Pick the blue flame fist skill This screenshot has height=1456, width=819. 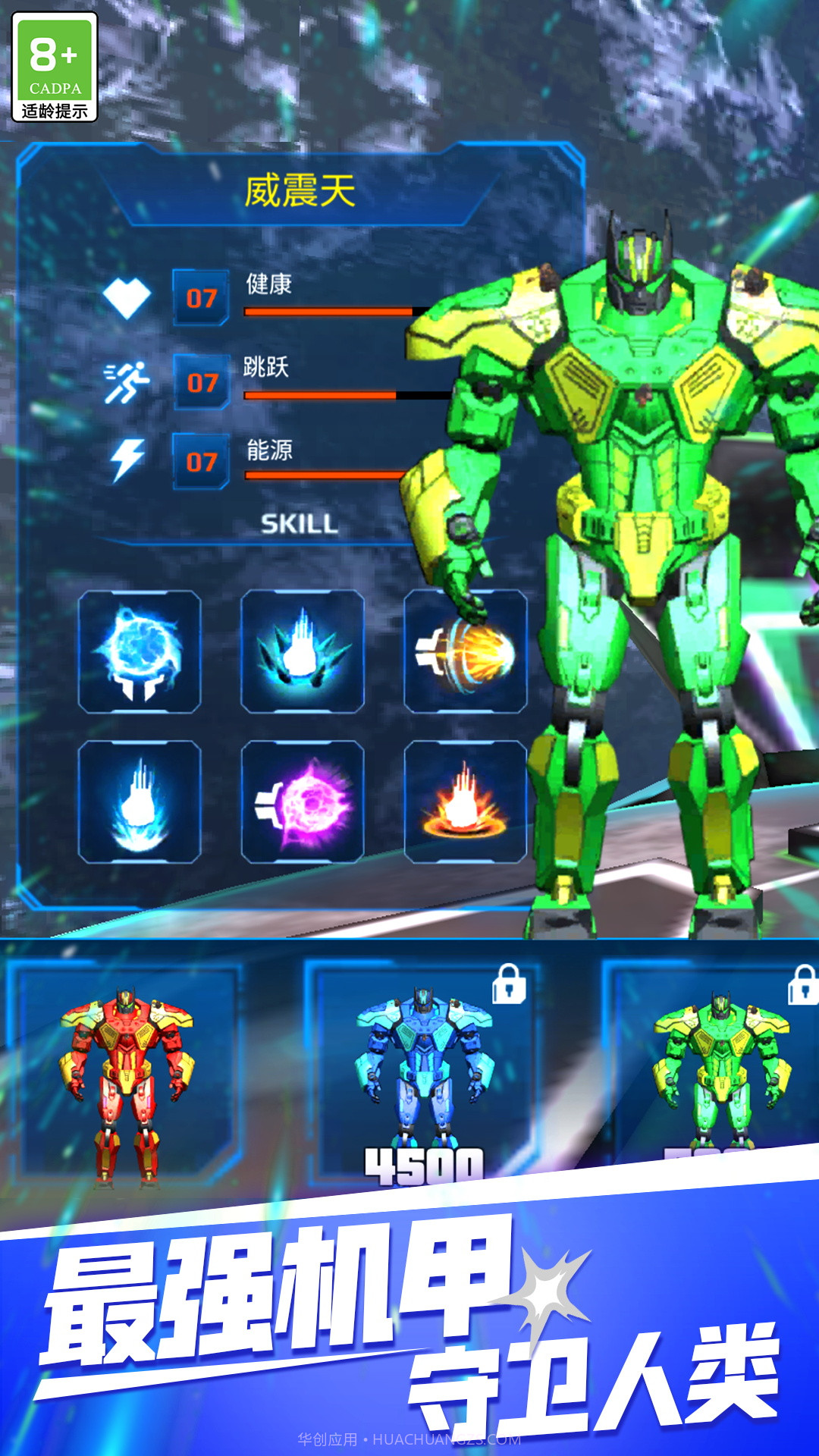140,802
